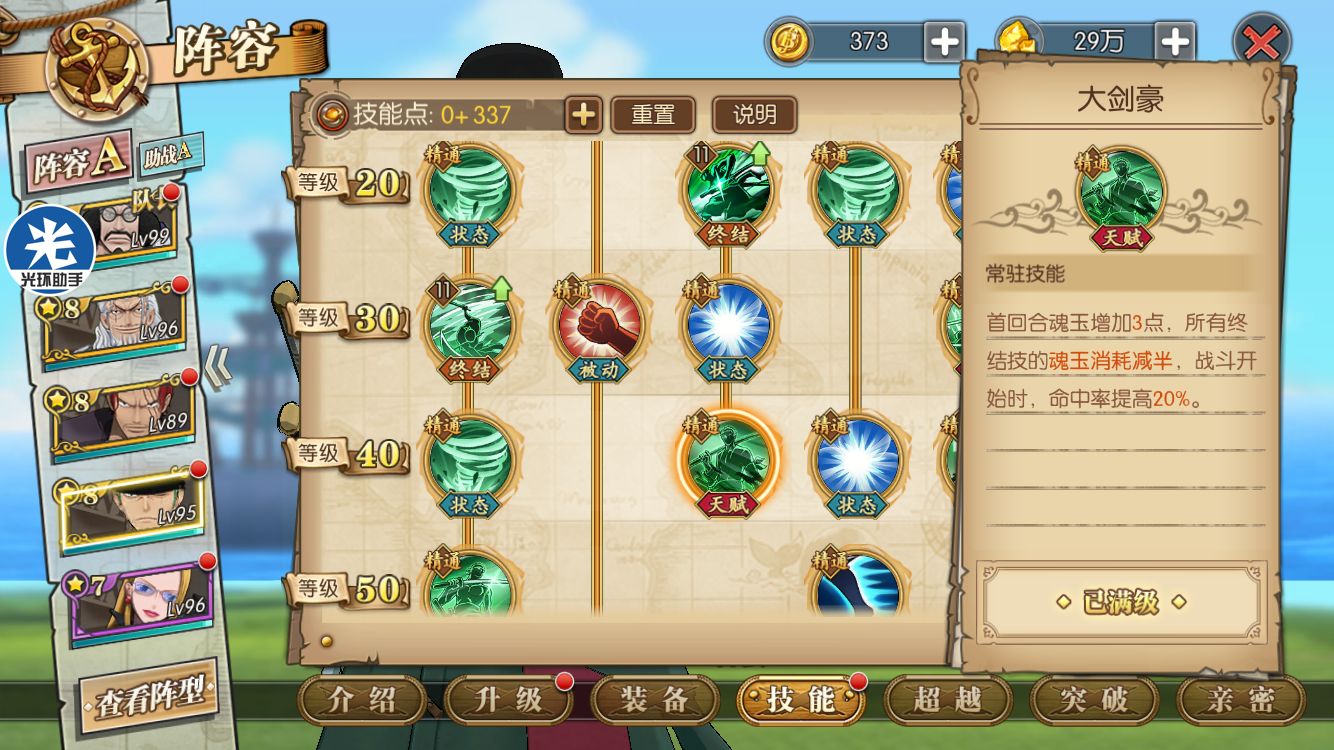Switch to the 突破 breakthrough tab
Viewport: 1334px width, 750px height.
(x=1093, y=701)
